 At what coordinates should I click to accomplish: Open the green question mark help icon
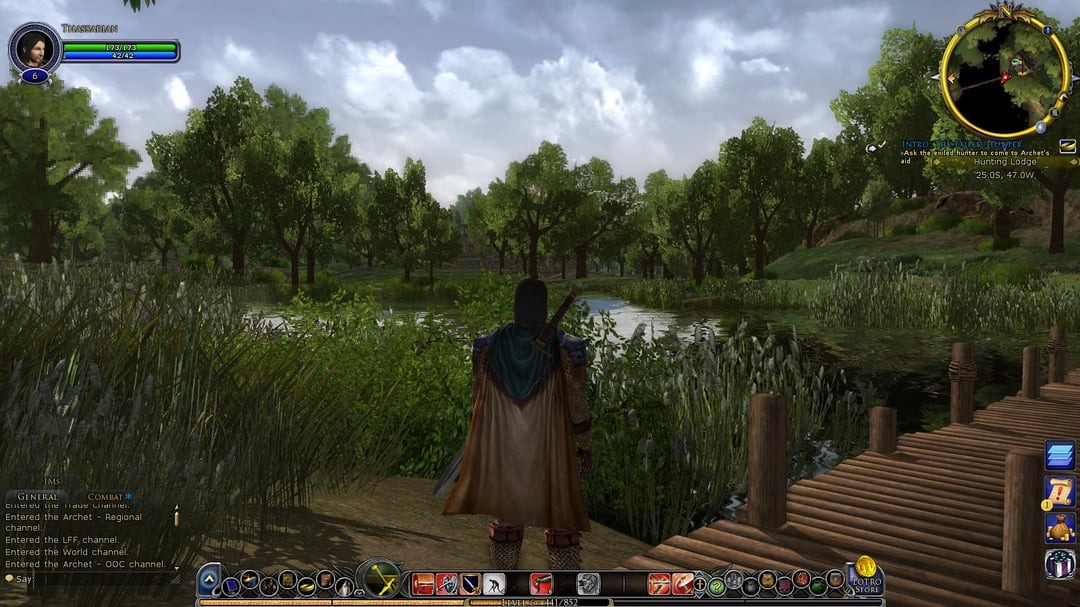pyautogui.click(x=716, y=586)
